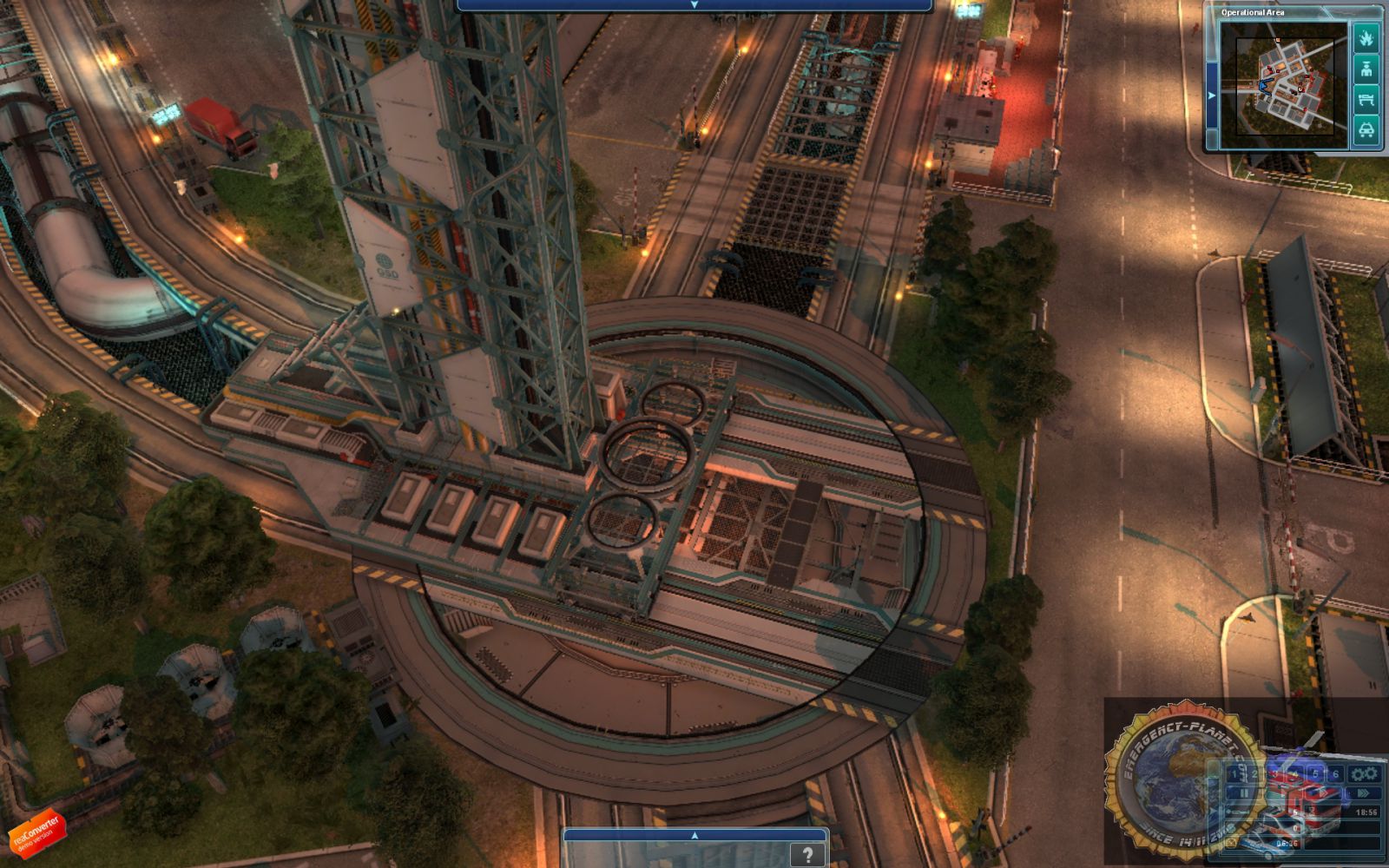
Task: Collapse the minimap with the side arrow
Action: click(1212, 95)
